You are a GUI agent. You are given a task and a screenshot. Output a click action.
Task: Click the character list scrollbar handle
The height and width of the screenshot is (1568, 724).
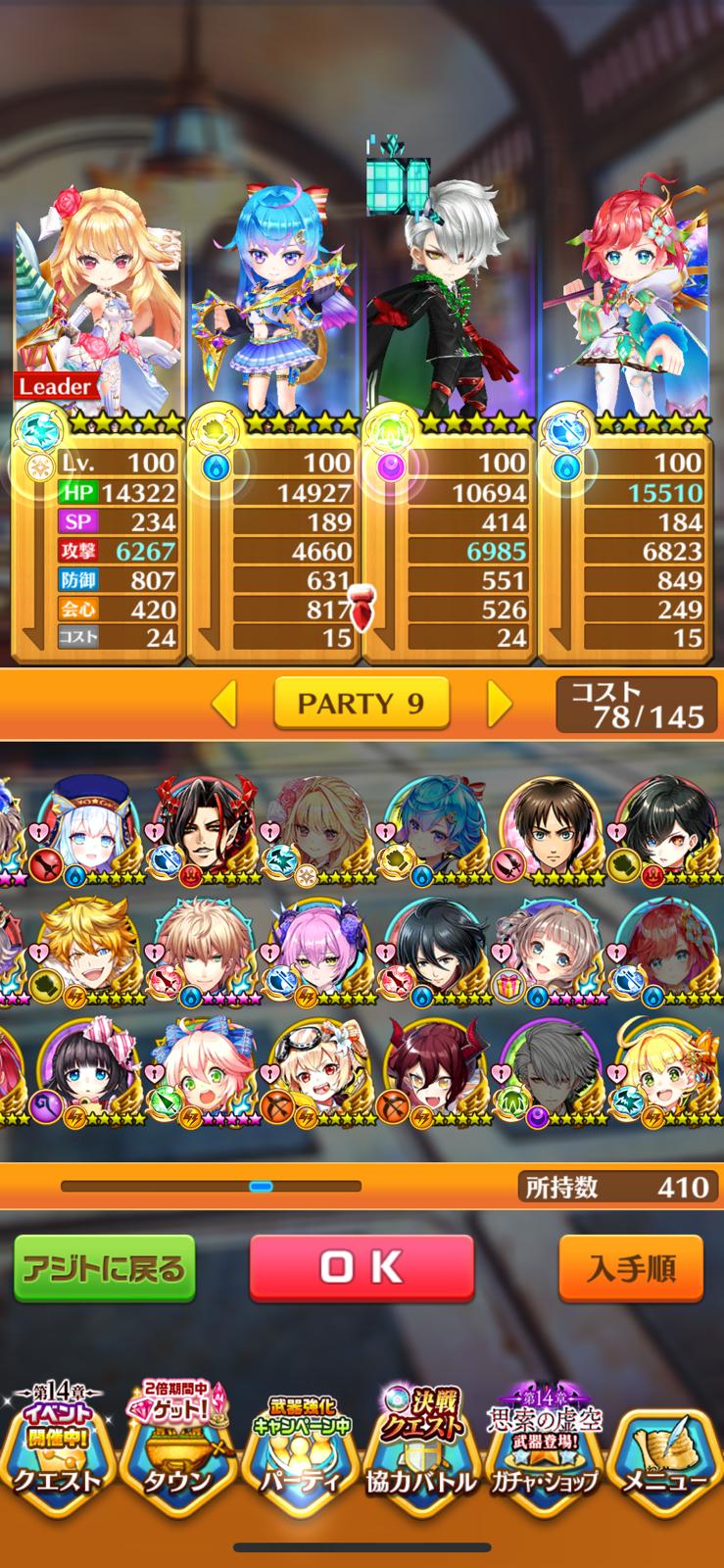[x=261, y=1186]
